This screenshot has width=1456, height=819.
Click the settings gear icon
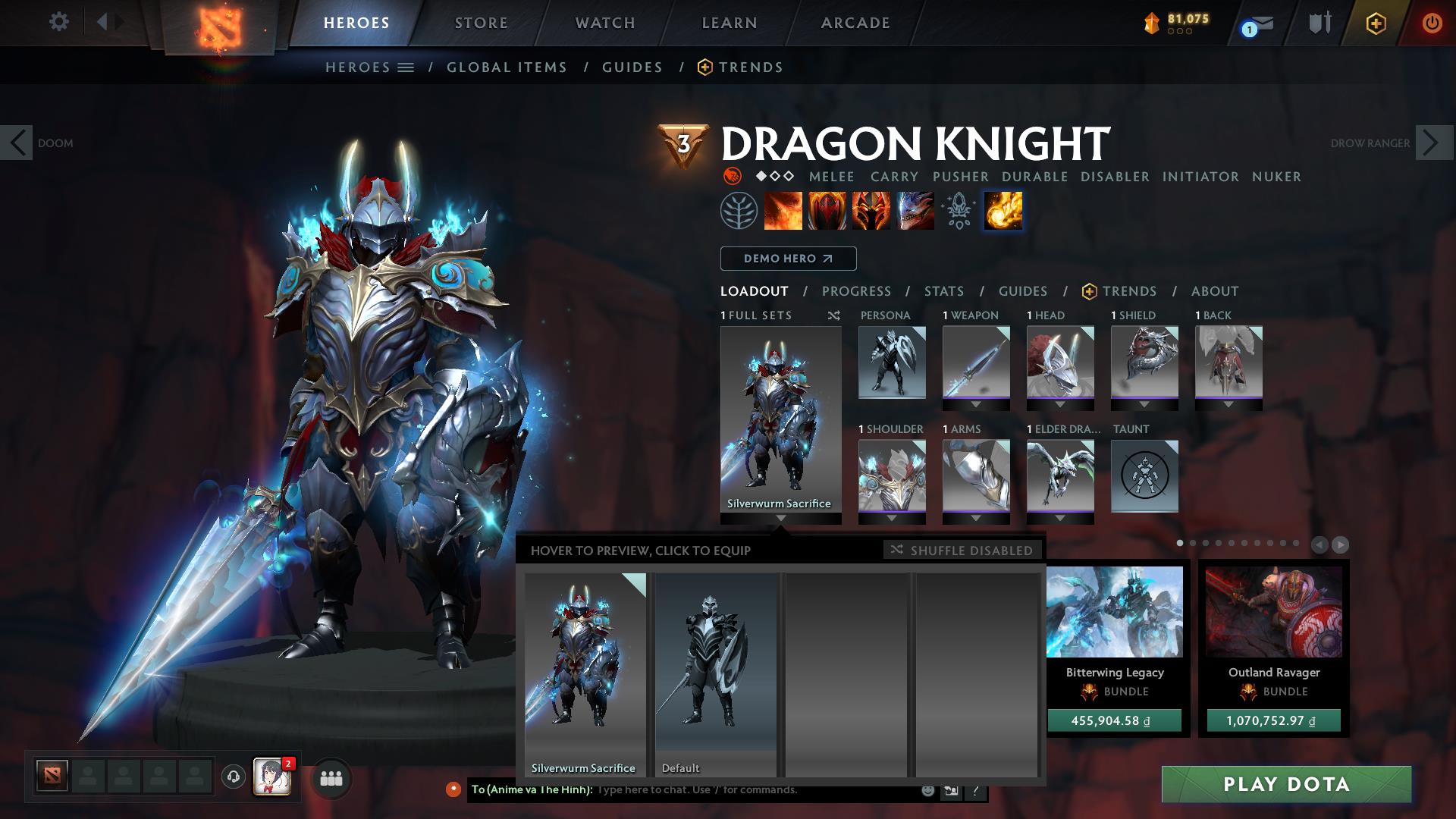click(x=58, y=22)
